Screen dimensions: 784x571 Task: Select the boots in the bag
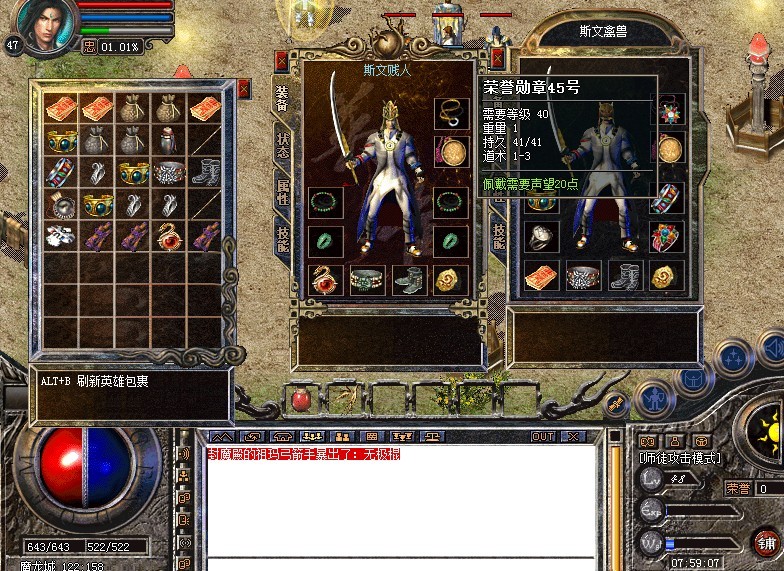coord(205,172)
